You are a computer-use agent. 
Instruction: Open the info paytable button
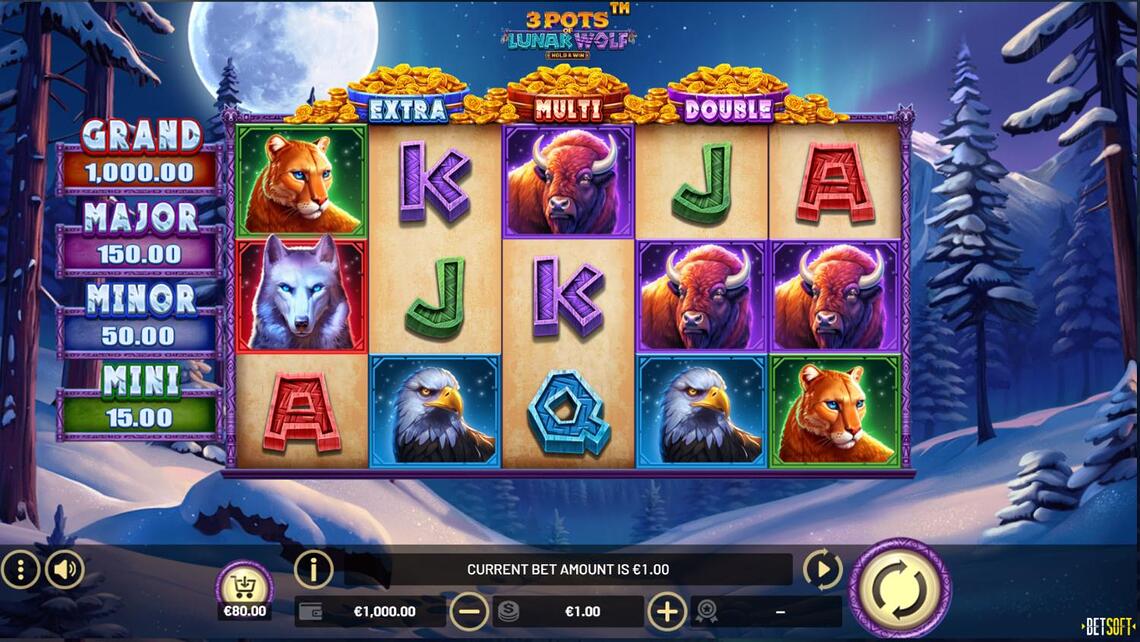point(313,570)
